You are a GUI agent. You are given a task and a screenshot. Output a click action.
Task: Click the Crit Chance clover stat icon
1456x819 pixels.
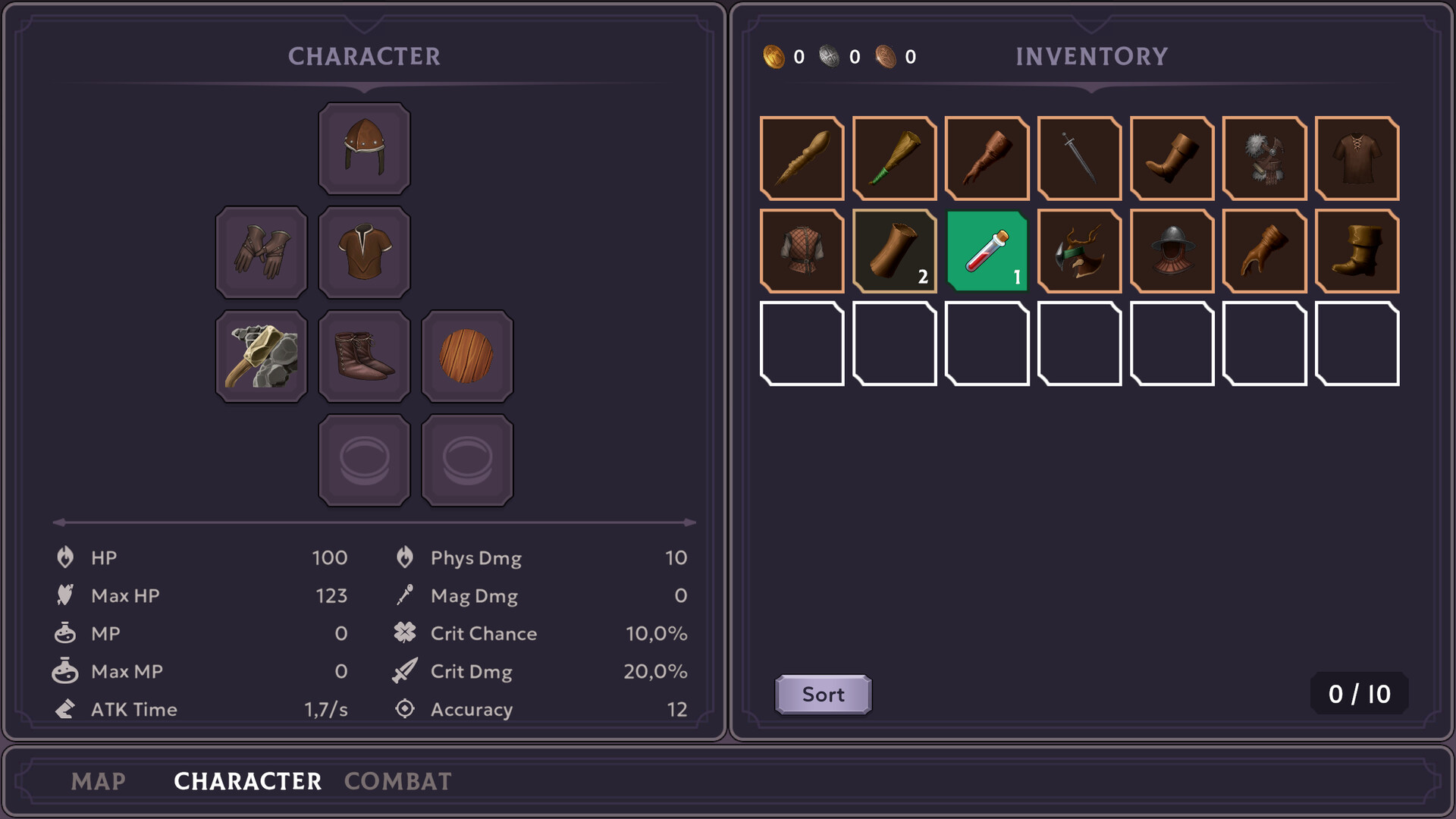pos(405,633)
